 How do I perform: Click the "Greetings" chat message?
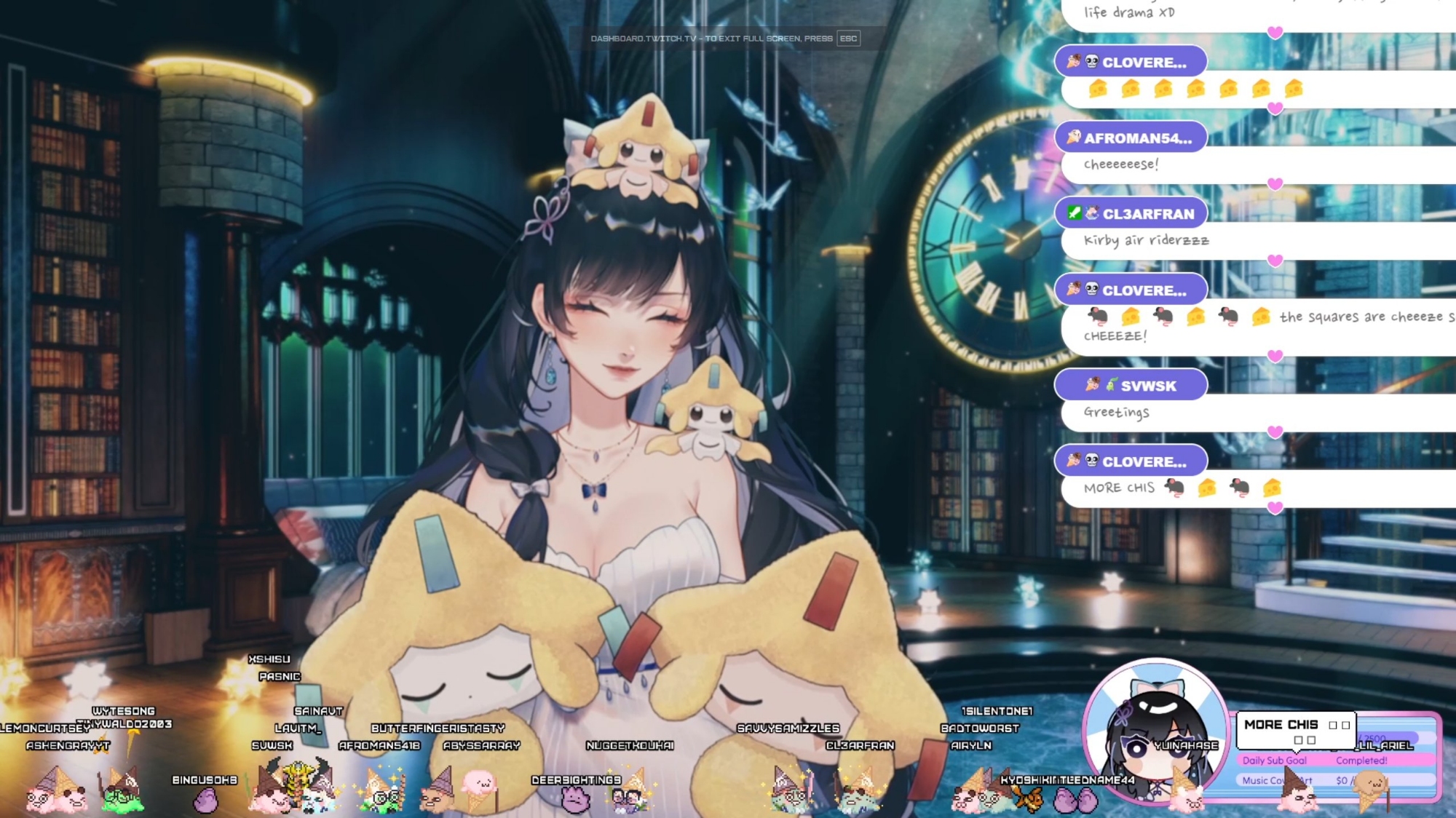pyautogui.click(x=1116, y=412)
